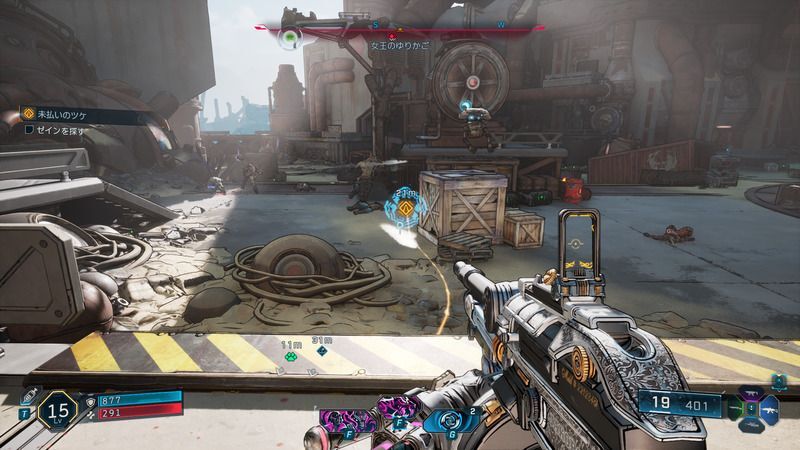The image size is (800, 450).
Task: Select the orange diamond waypoint marker
Action: (406, 210)
